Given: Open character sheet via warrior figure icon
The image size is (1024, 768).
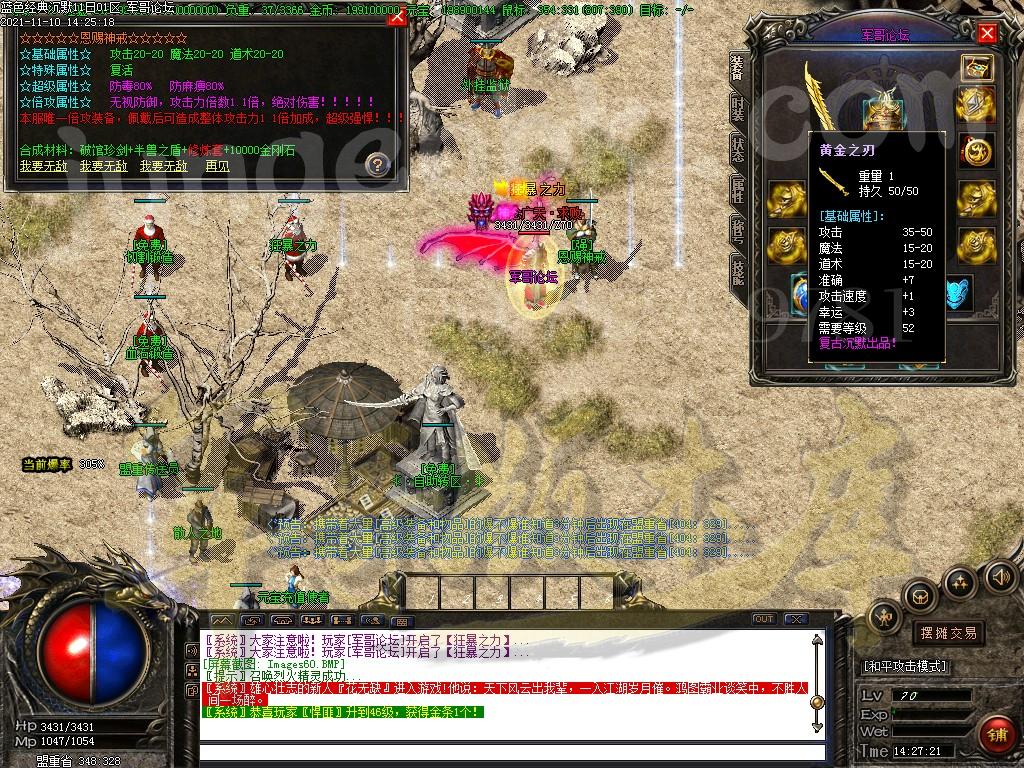Looking at the screenshot, I should [x=885, y=617].
